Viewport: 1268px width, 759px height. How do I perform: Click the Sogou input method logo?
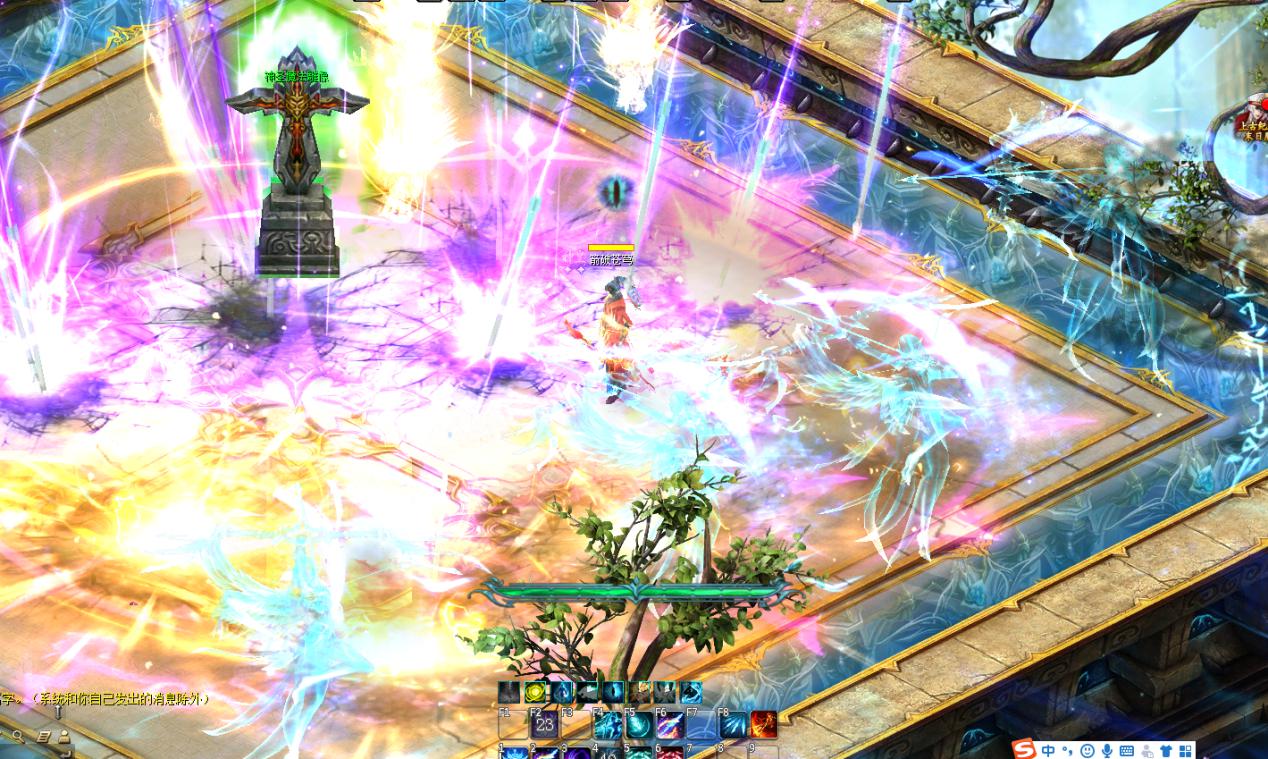pos(1024,750)
